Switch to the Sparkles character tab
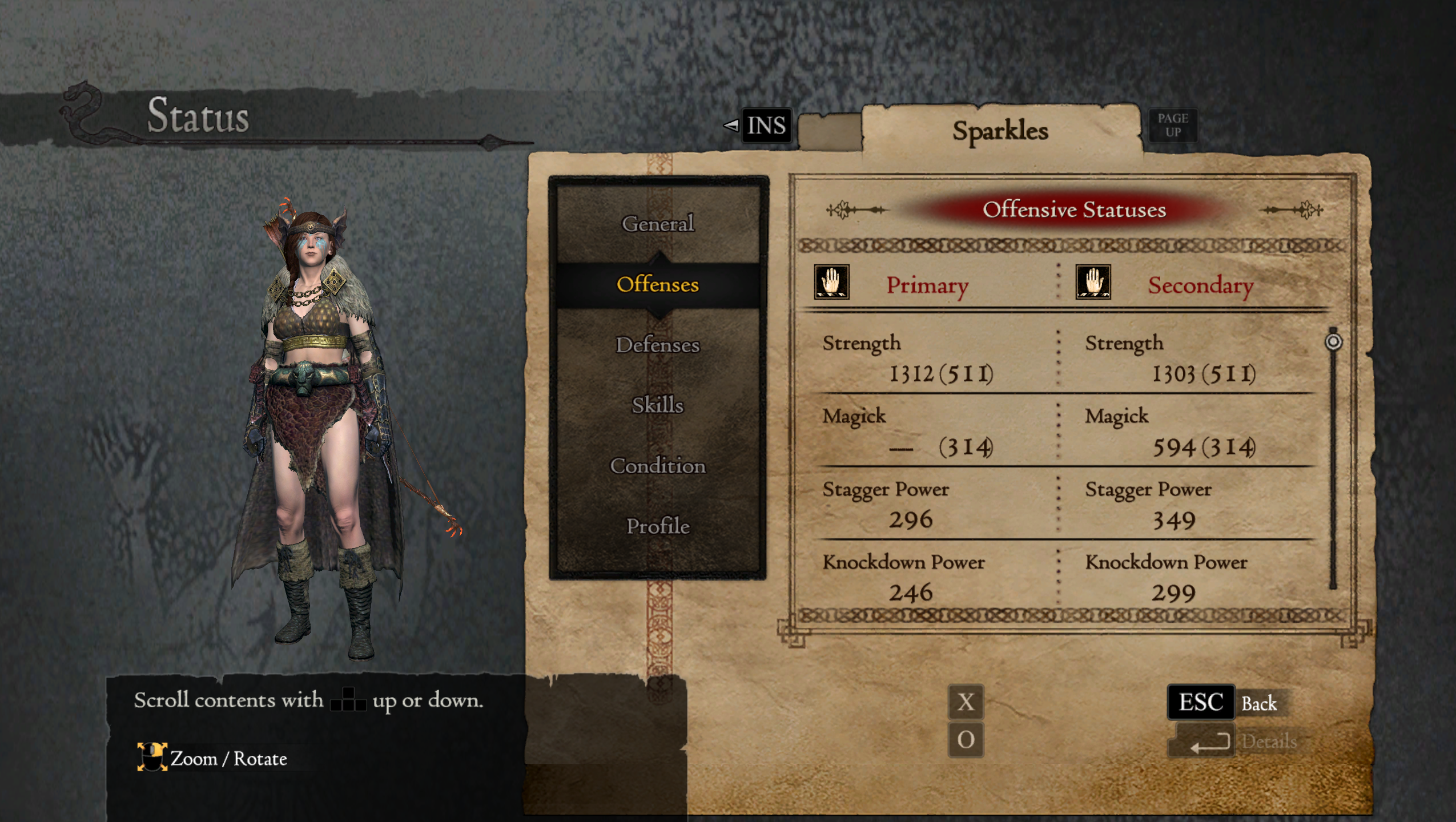Image resolution: width=1456 pixels, height=822 pixels. coord(1002,131)
